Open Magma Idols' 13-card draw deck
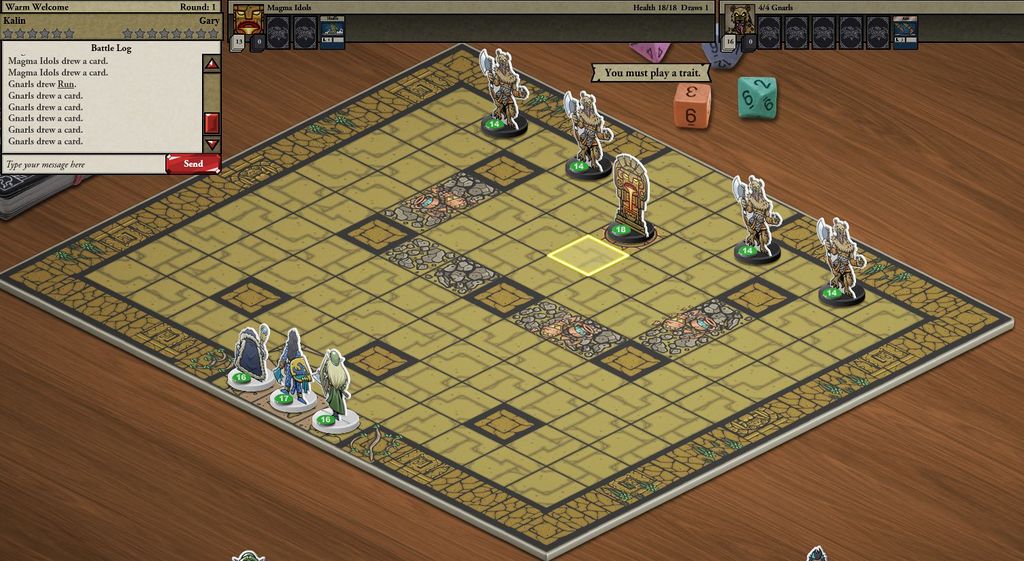 [x=239, y=42]
